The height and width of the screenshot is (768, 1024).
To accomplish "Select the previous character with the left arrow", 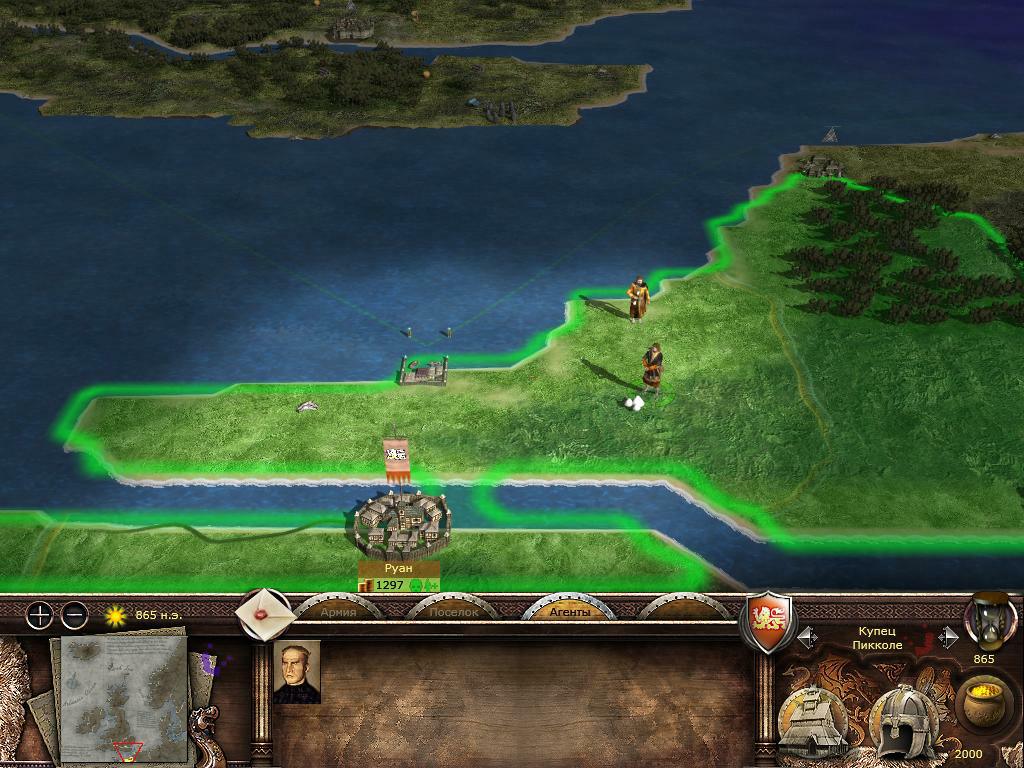I will click(807, 636).
